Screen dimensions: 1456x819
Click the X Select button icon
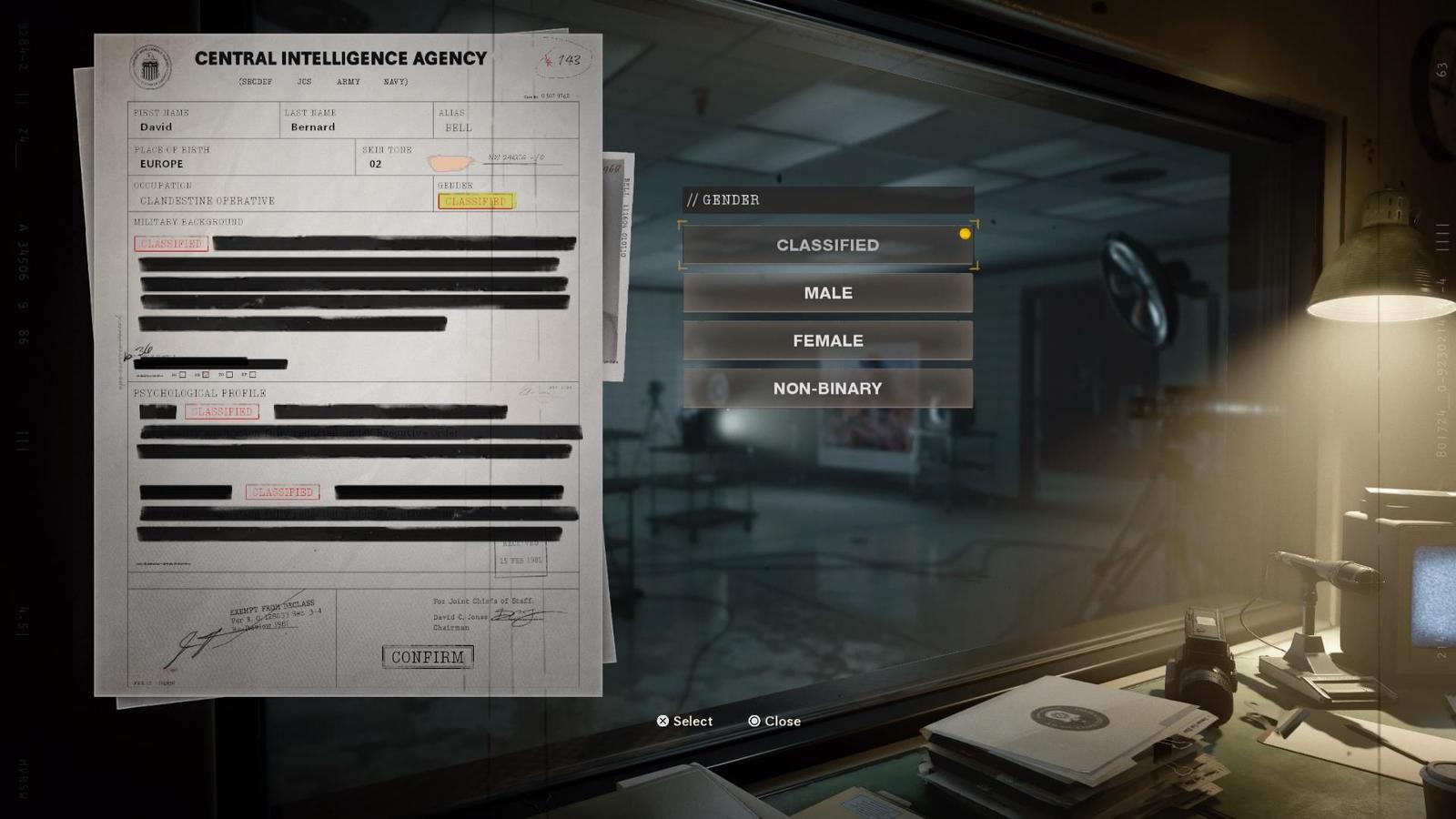pos(662,721)
